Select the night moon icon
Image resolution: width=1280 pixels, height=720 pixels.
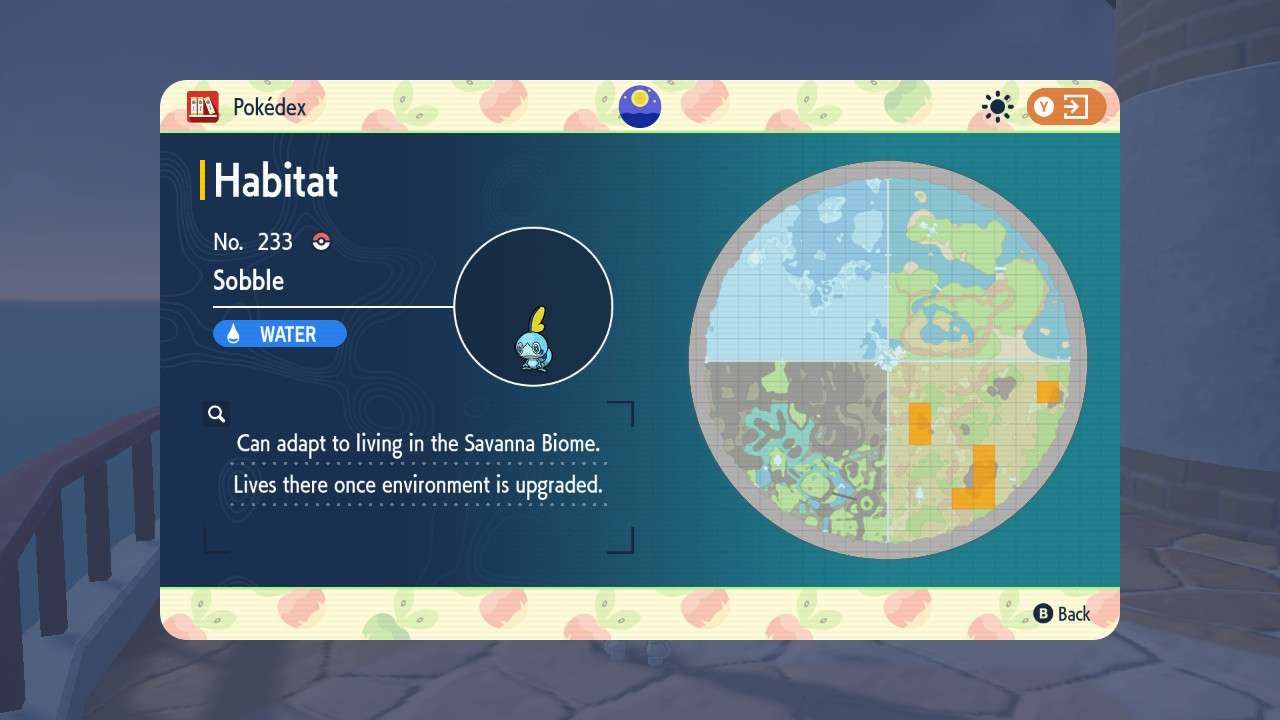(639, 106)
